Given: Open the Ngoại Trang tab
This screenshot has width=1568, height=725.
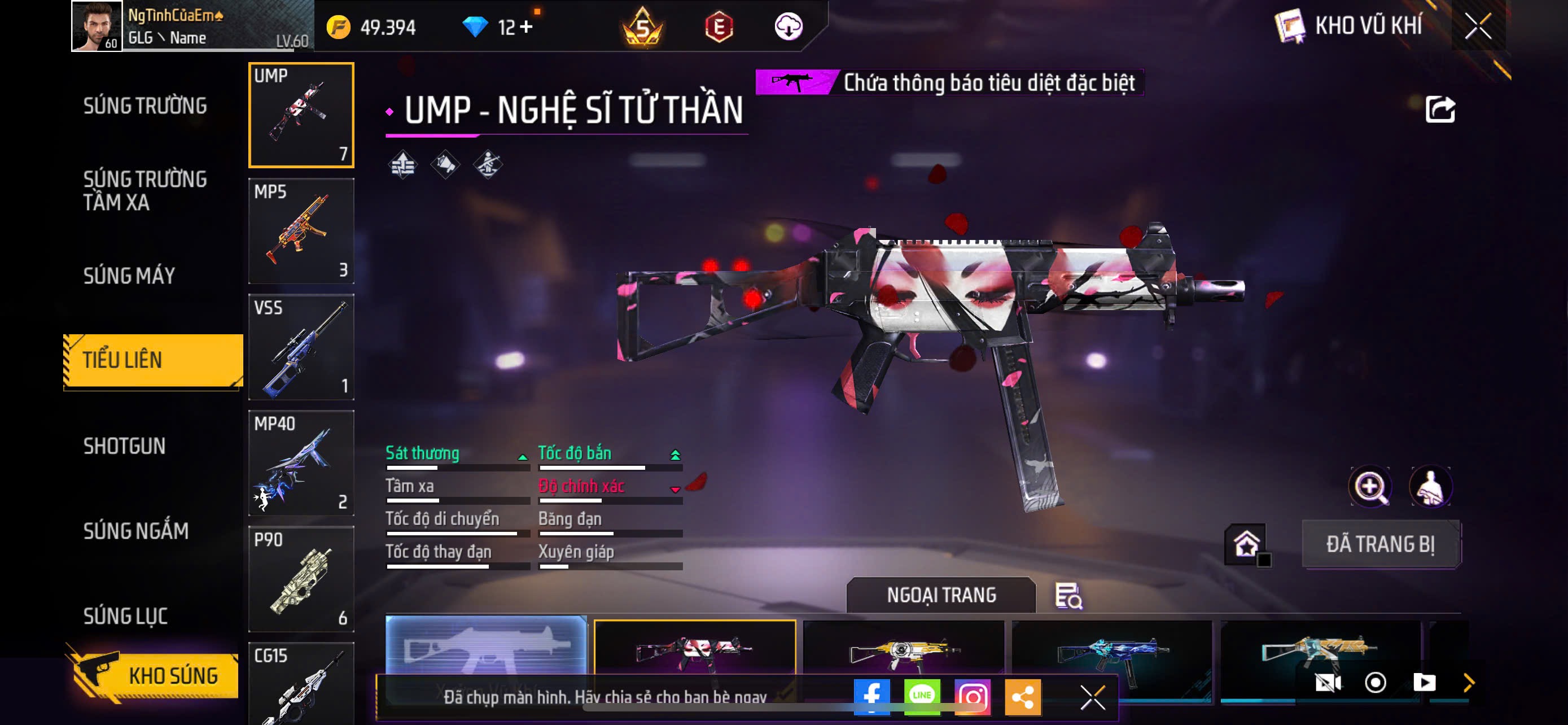Looking at the screenshot, I should pyautogui.click(x=940, y=595).
